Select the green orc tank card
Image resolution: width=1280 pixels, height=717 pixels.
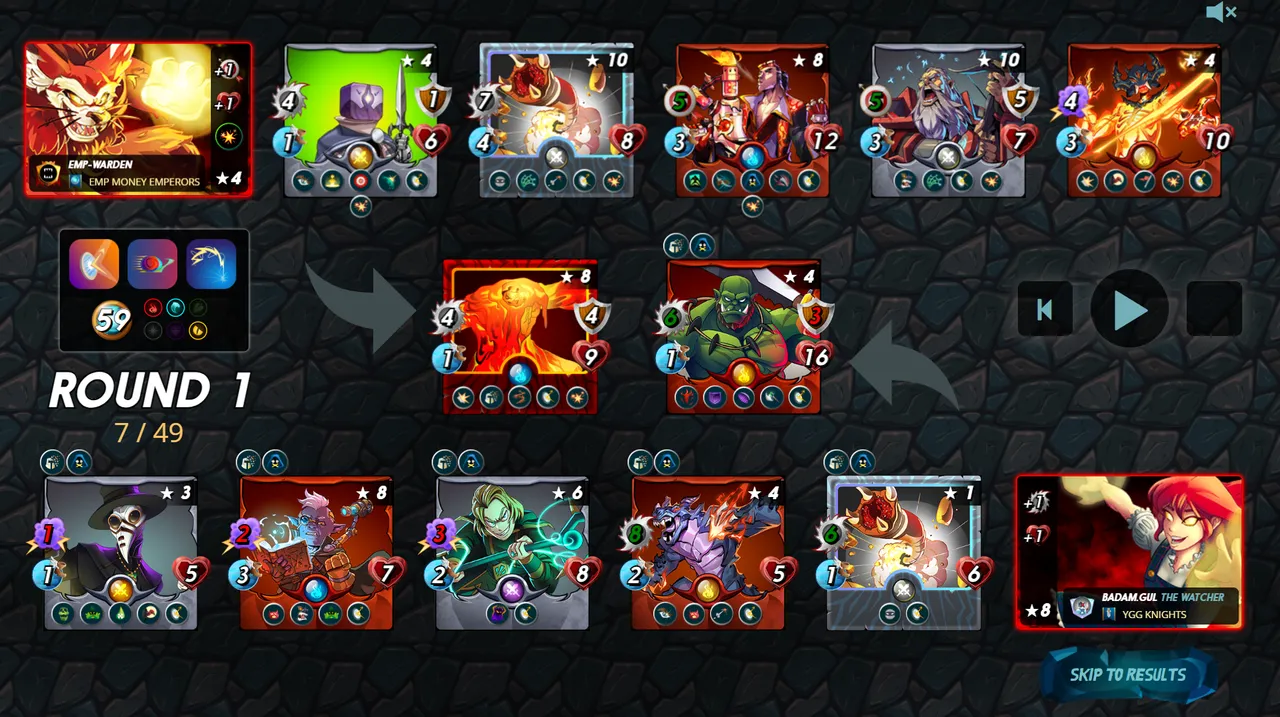click(743, 335)
